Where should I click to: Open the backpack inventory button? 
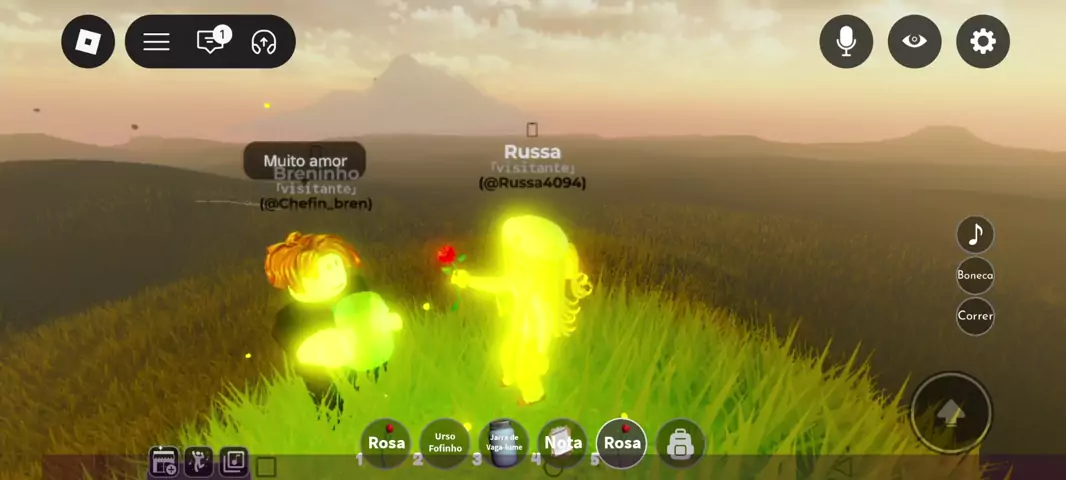680,443
